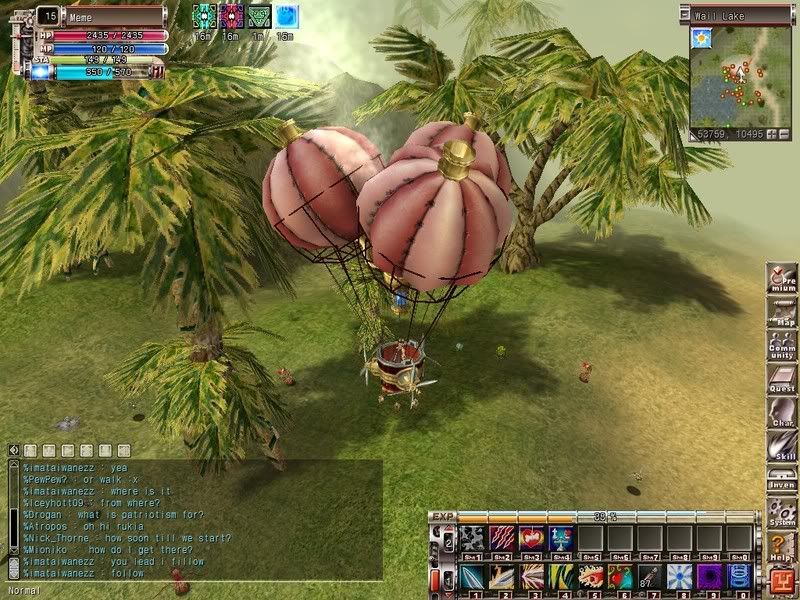Screen dimensions: 800x600
Task: Activate the white starburst skill in slot 8
Action: click(x=680, y=578)
